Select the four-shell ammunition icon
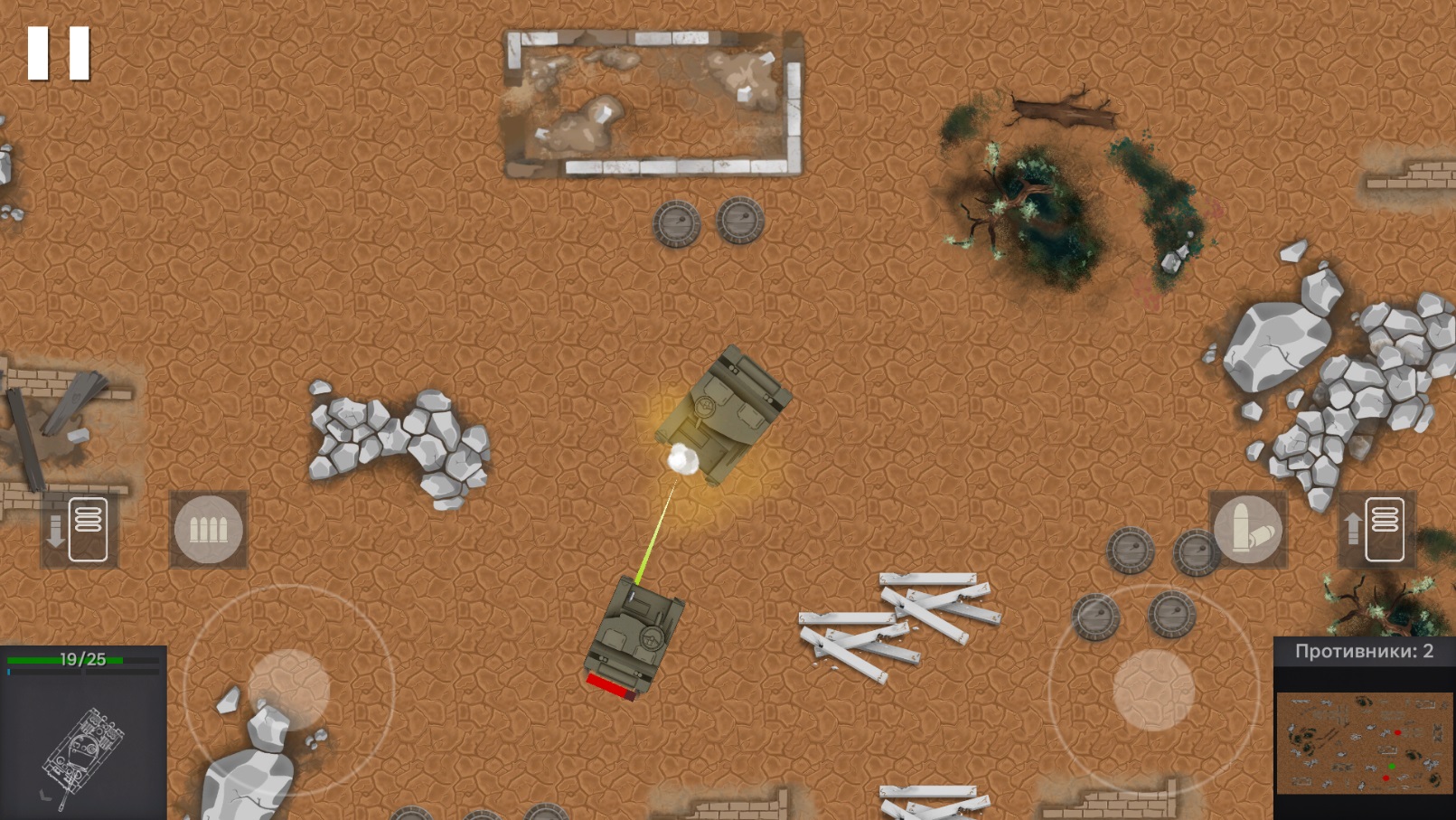This screenshot has width=1456, height=820. (209, 530)
